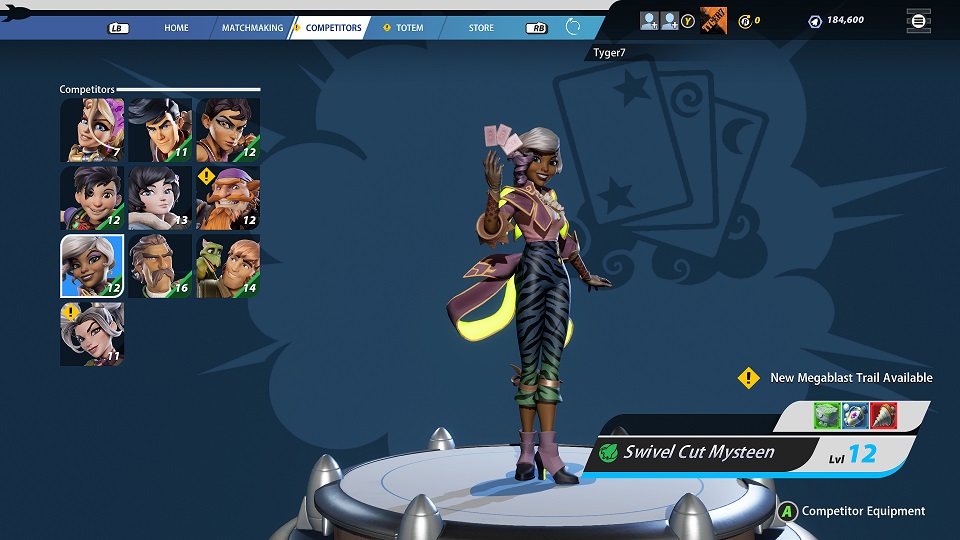Choose the goblin and man duo level 14
This screenshot has height=540, width=960.
[x=228, y=266]
